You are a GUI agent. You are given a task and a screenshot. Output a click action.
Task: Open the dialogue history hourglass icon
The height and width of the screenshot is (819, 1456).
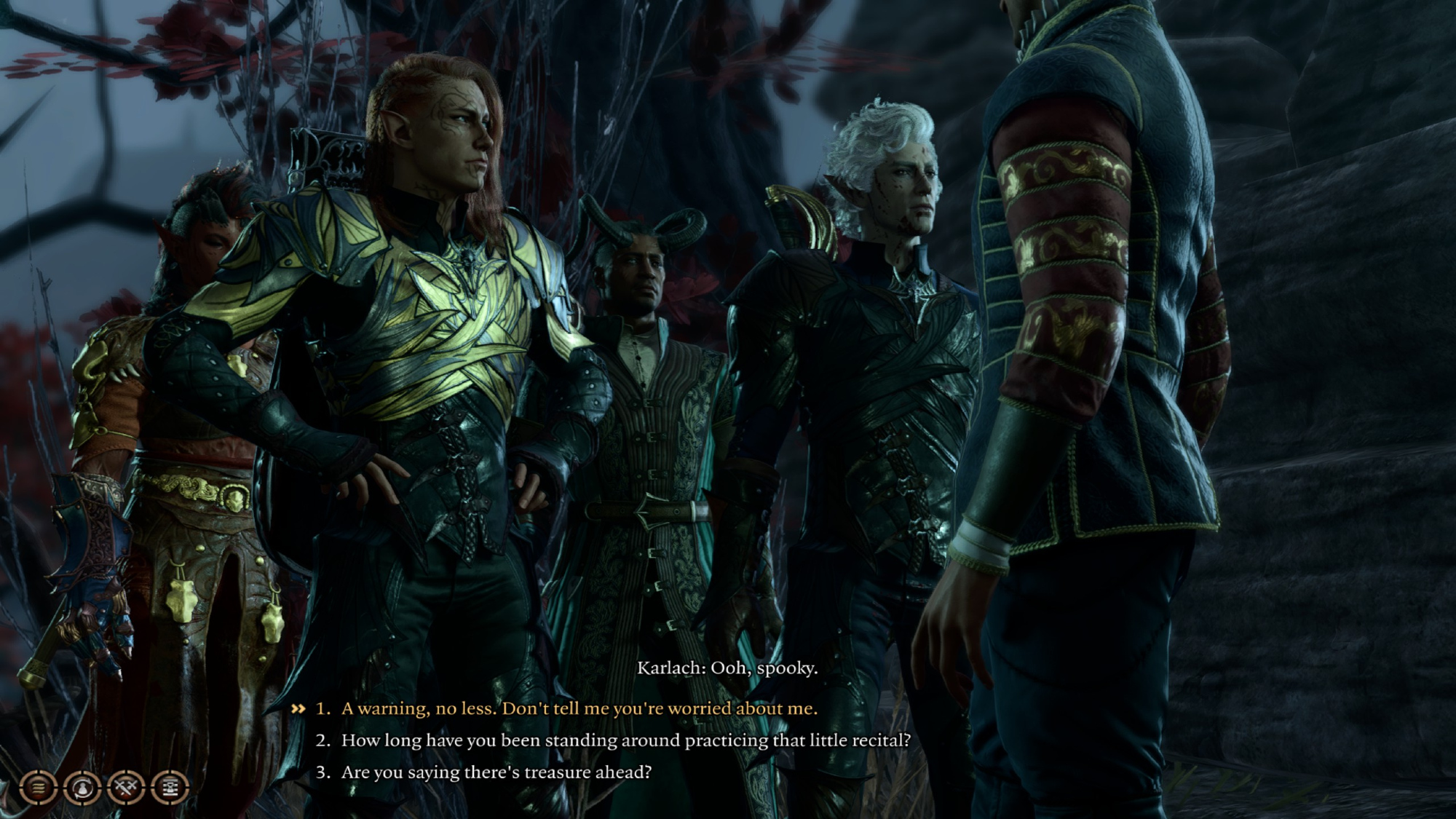[x=170, y=787]
